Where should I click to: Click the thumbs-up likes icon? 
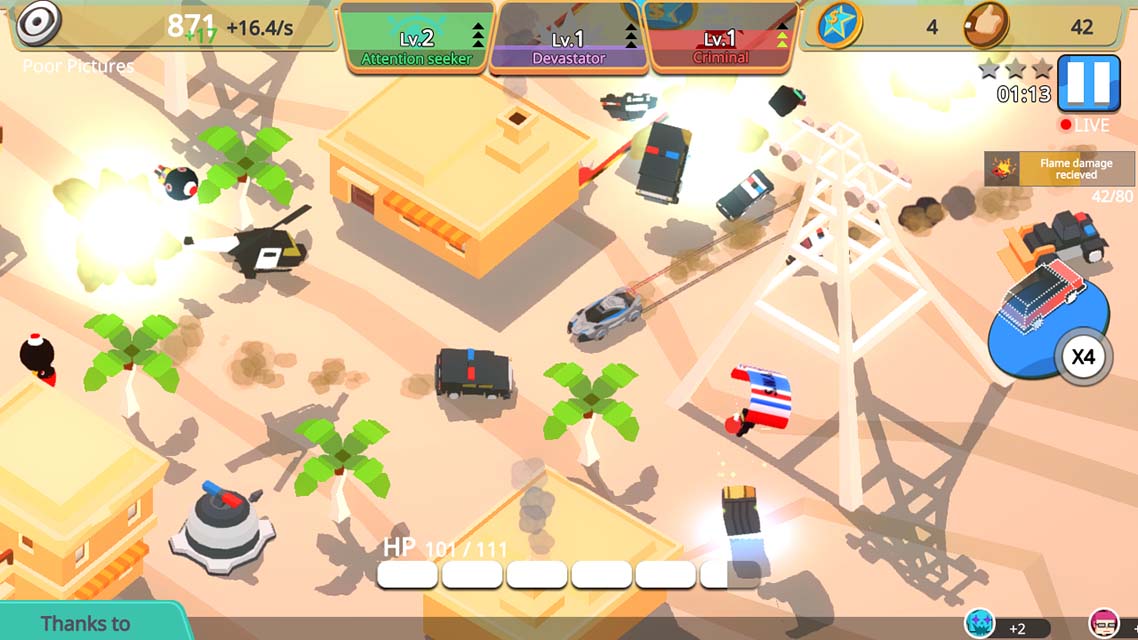pyautogui.click(x=985, y=26)
